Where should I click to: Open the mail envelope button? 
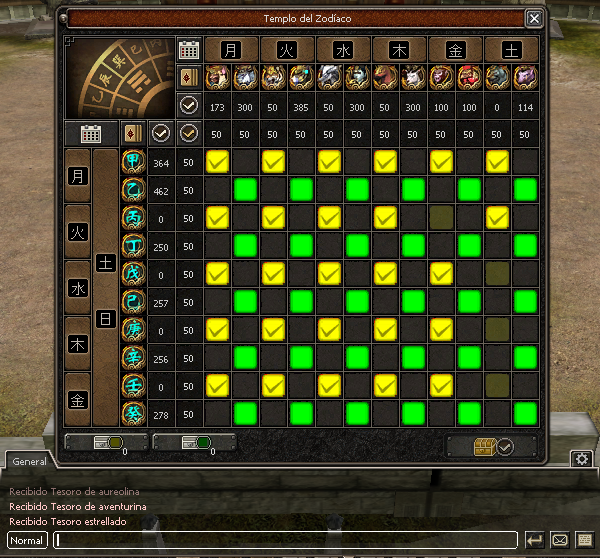(x=560, y=540)
